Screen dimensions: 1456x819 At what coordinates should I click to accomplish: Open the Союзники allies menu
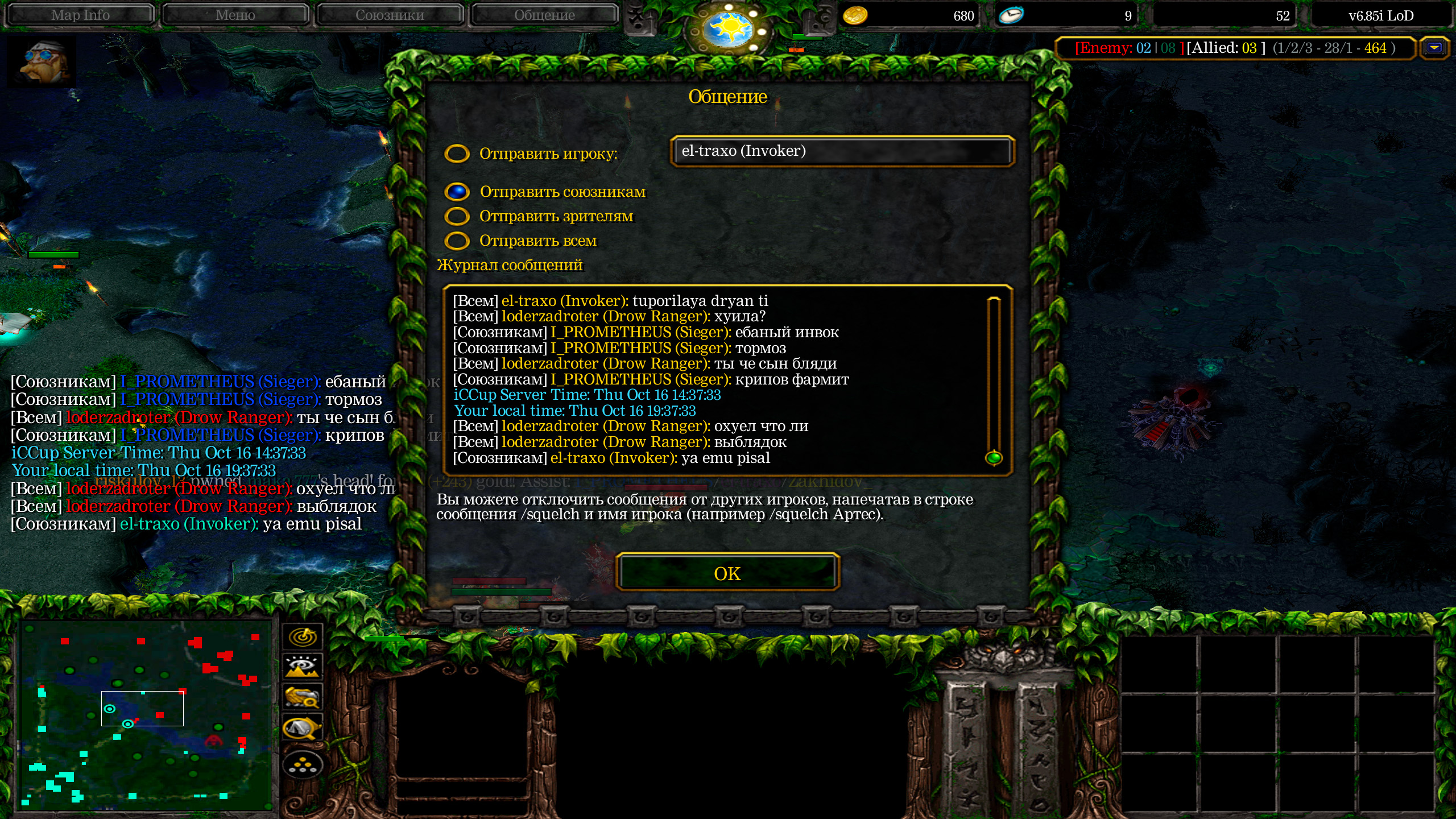tap(390, 15)
